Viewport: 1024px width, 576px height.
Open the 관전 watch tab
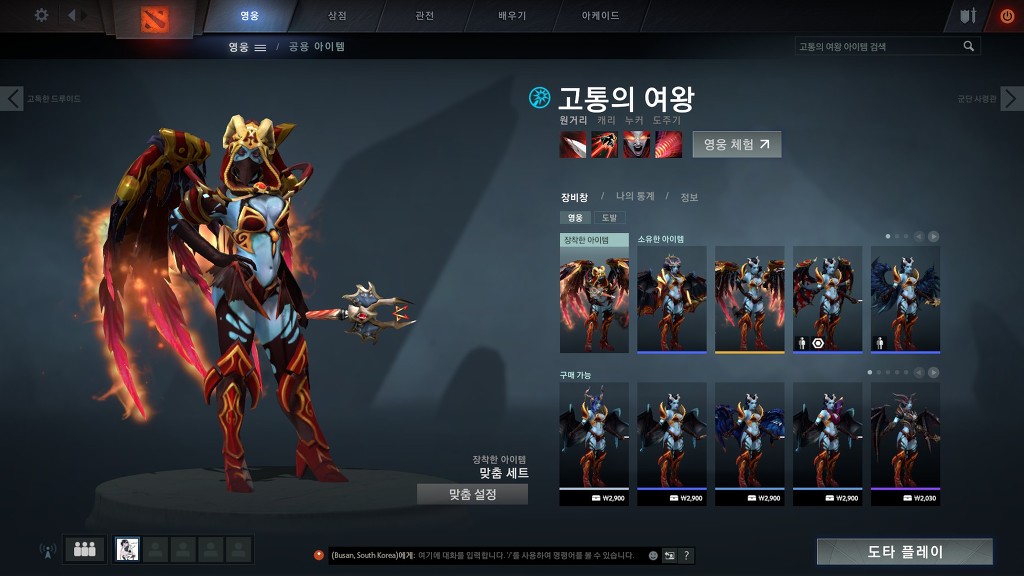coord(425,16)
